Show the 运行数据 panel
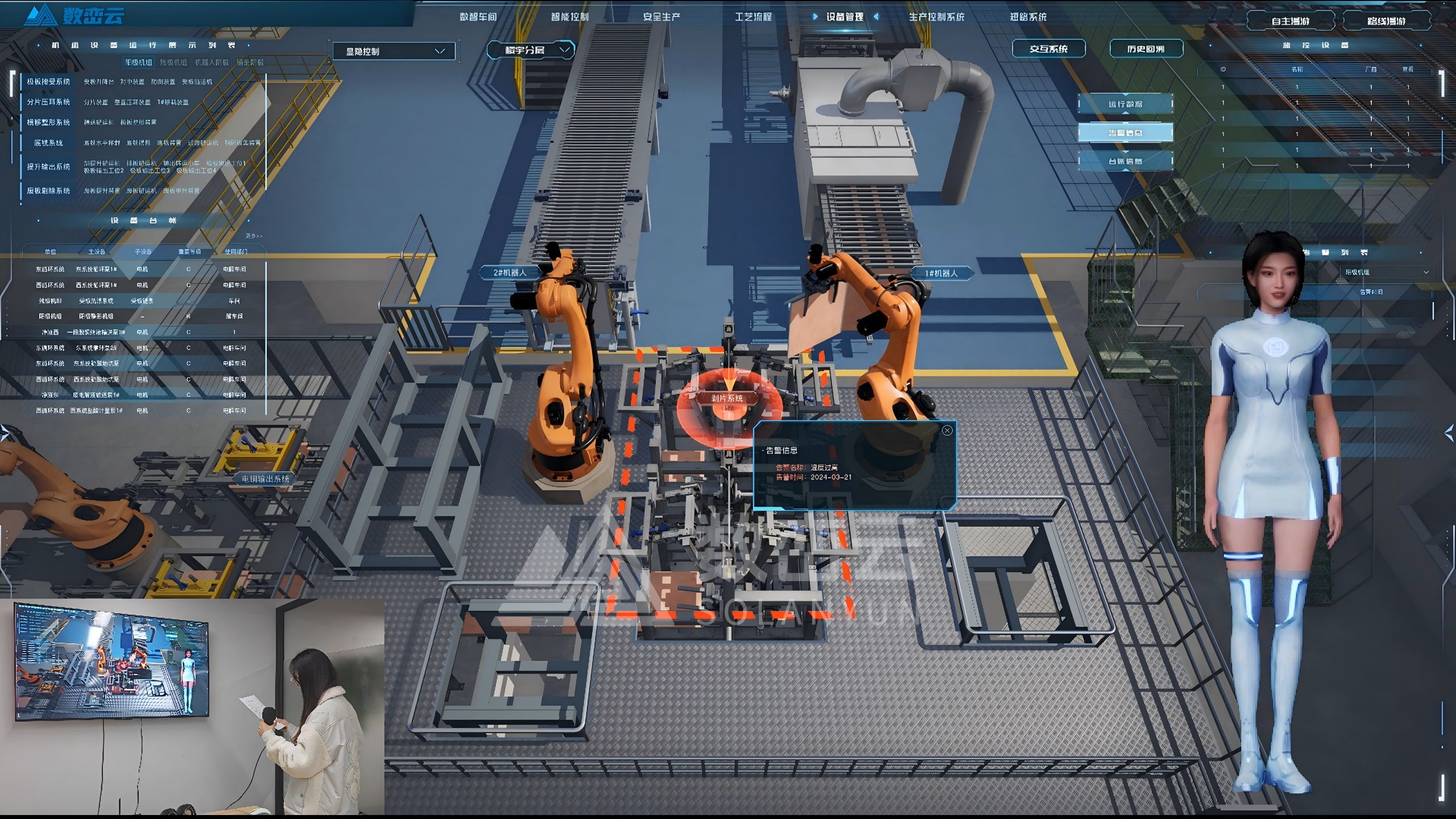 coord(1125,104)
